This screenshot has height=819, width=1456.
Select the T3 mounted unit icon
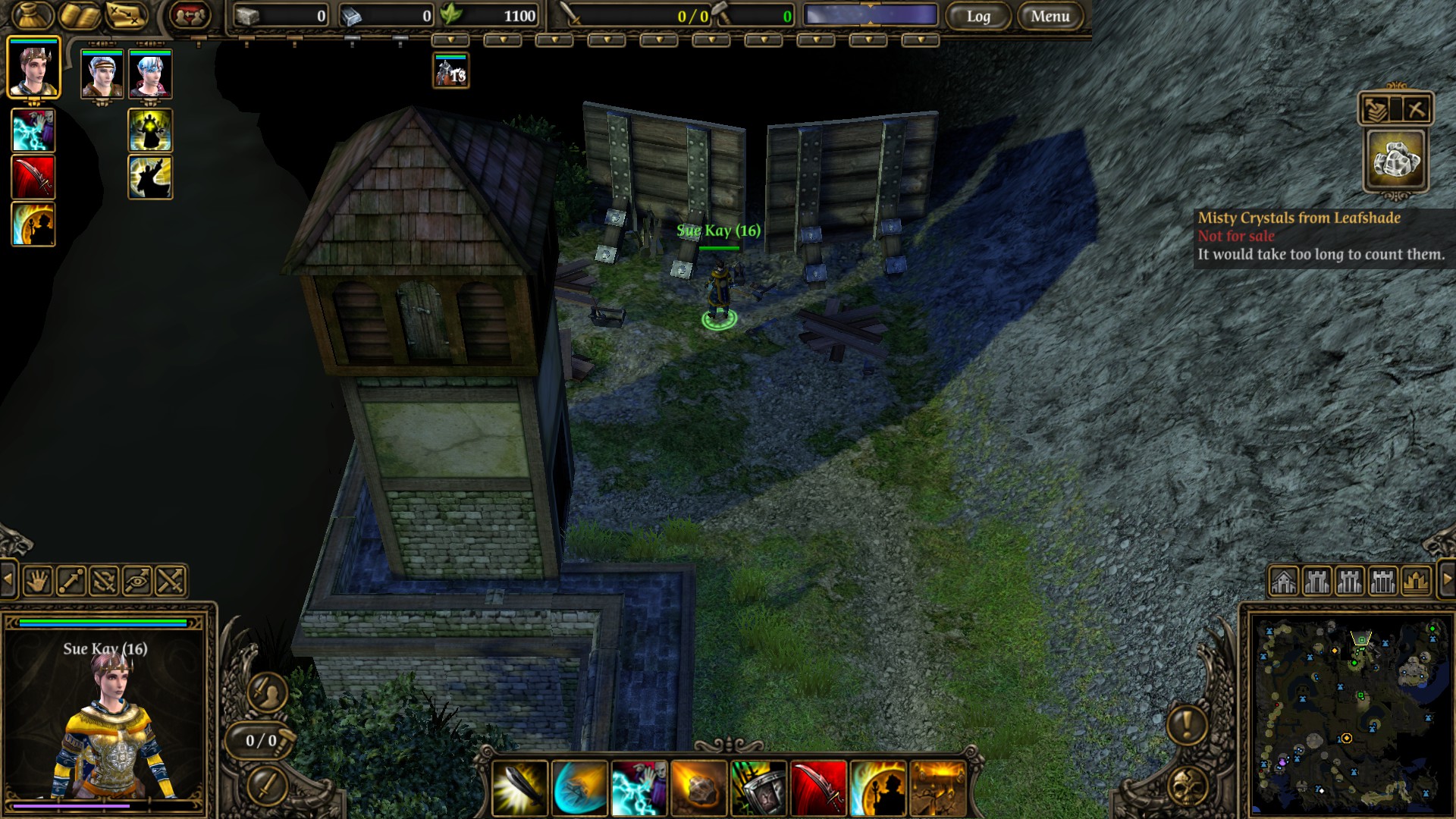coord(450,71)
